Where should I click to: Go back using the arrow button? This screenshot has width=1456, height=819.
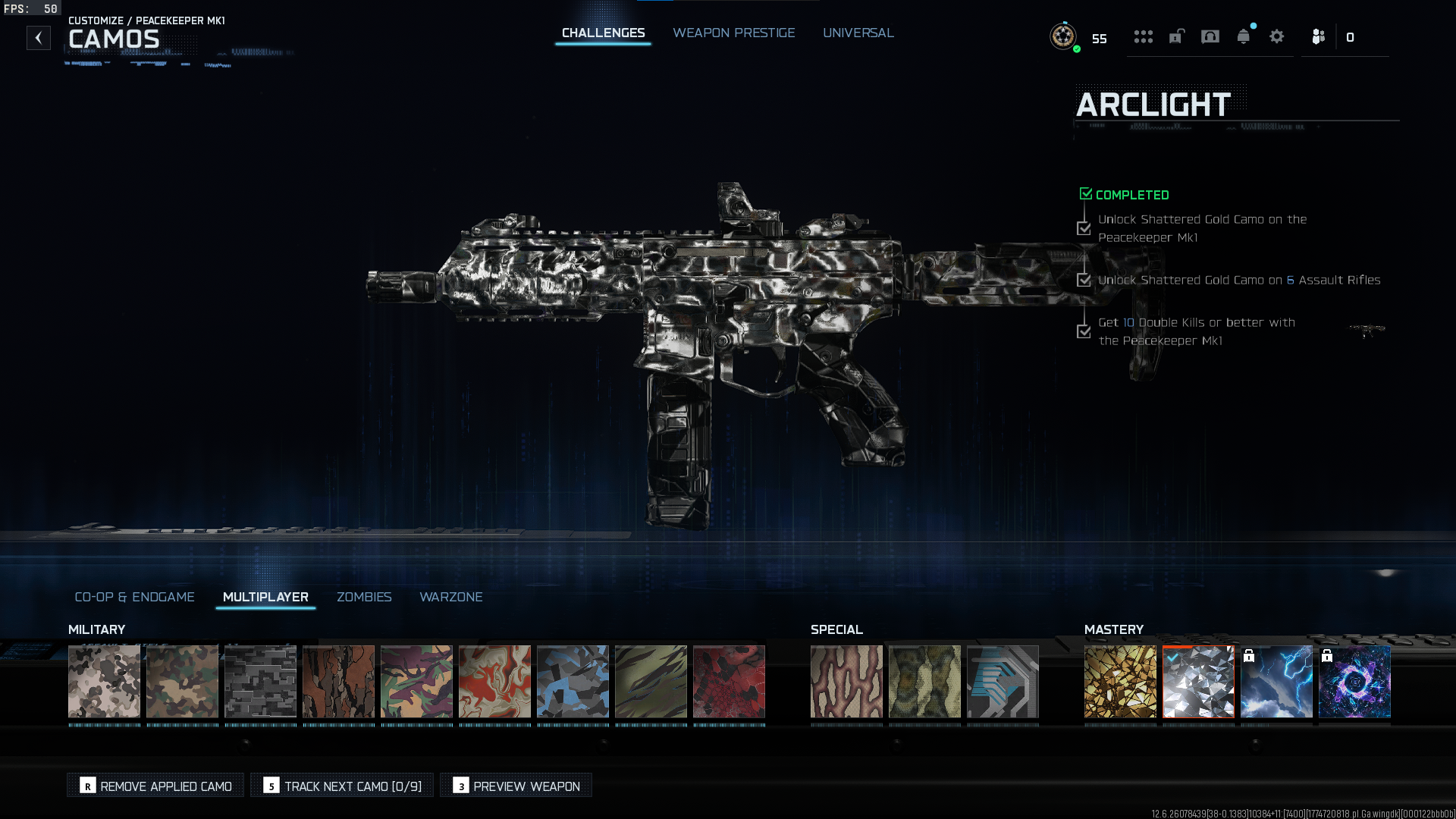point(39,38)
